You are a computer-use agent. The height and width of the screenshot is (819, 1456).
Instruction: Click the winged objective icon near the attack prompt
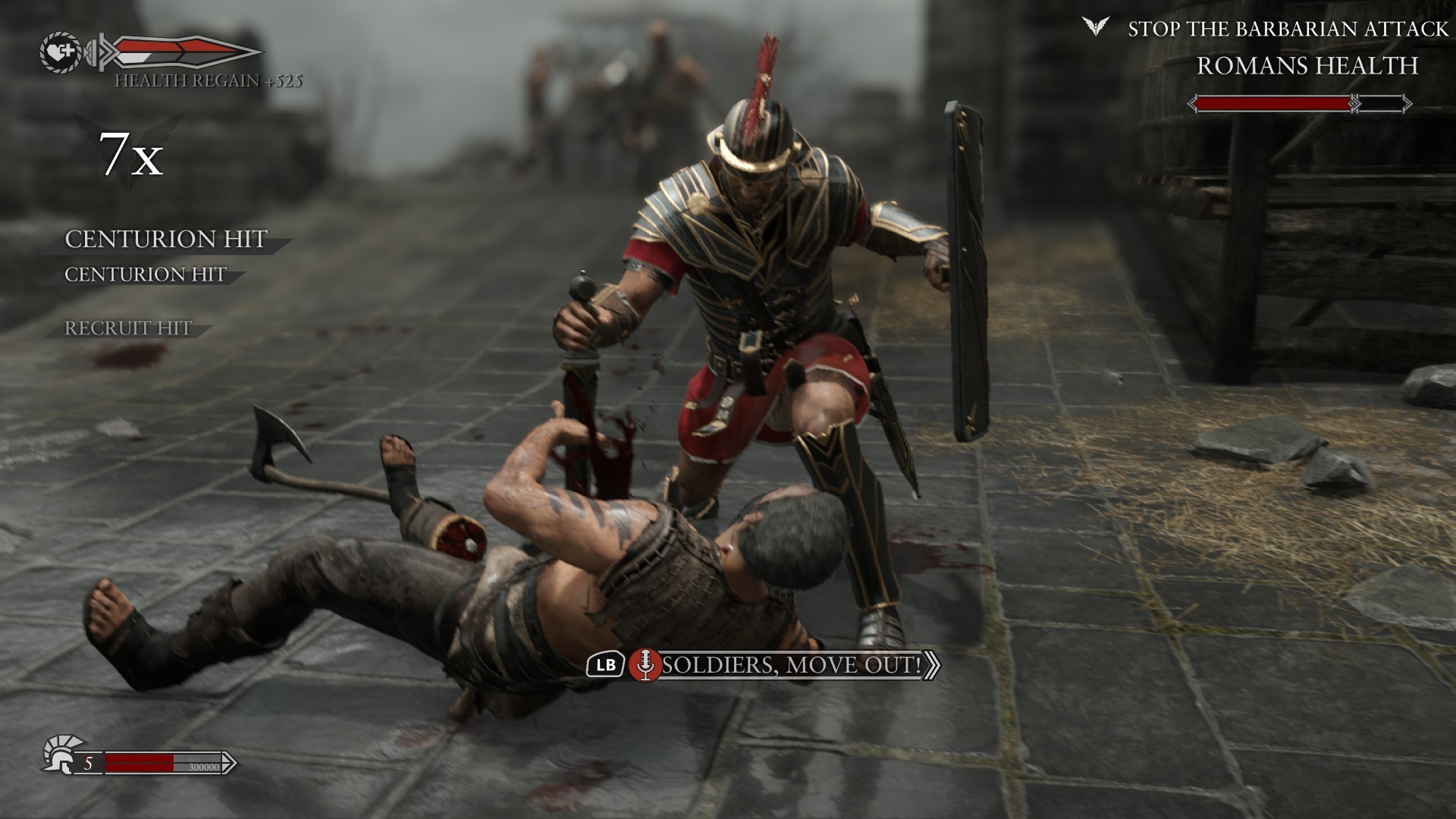(x=1096, y=27)
